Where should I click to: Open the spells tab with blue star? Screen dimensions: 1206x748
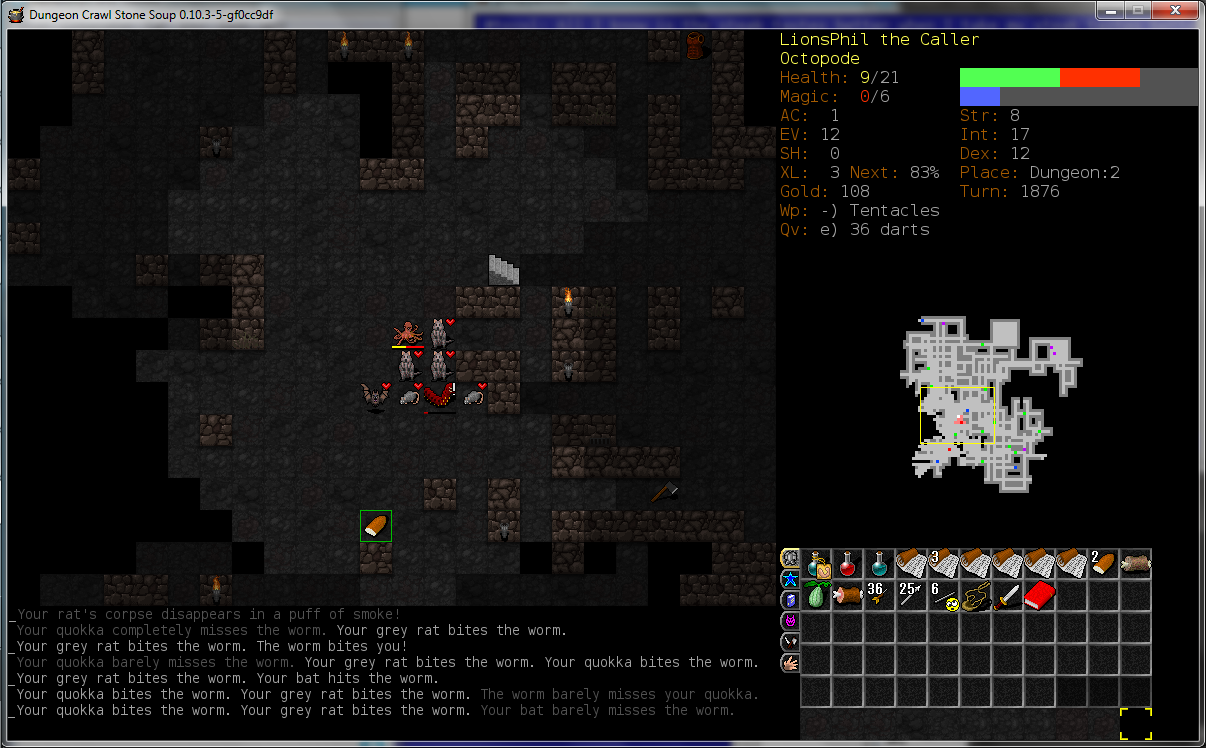coord(789,579)
